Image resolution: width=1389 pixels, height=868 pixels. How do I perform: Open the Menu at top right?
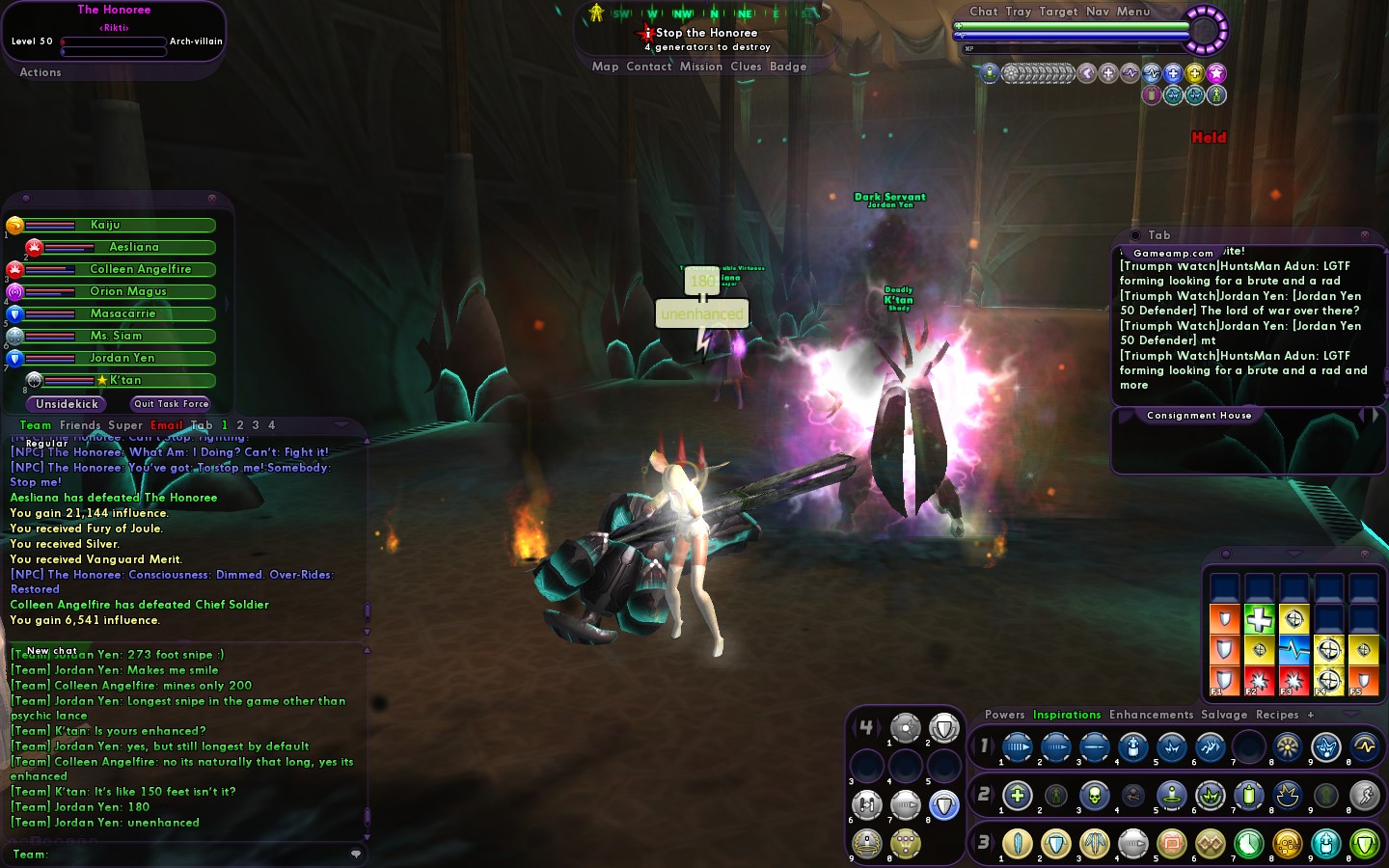click(1133, 12)
